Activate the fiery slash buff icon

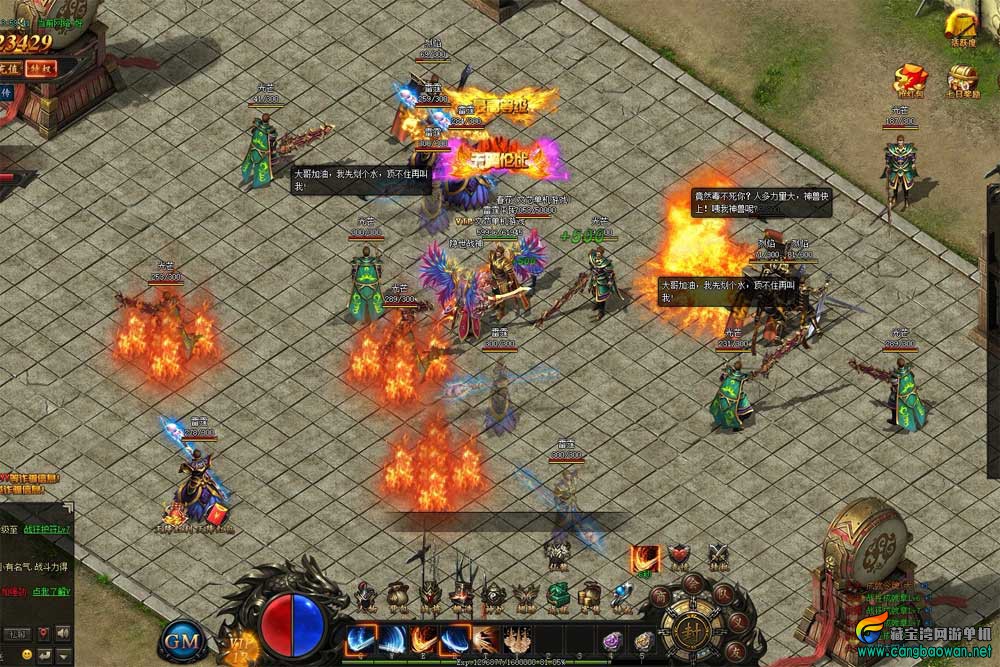click(645, 559)
